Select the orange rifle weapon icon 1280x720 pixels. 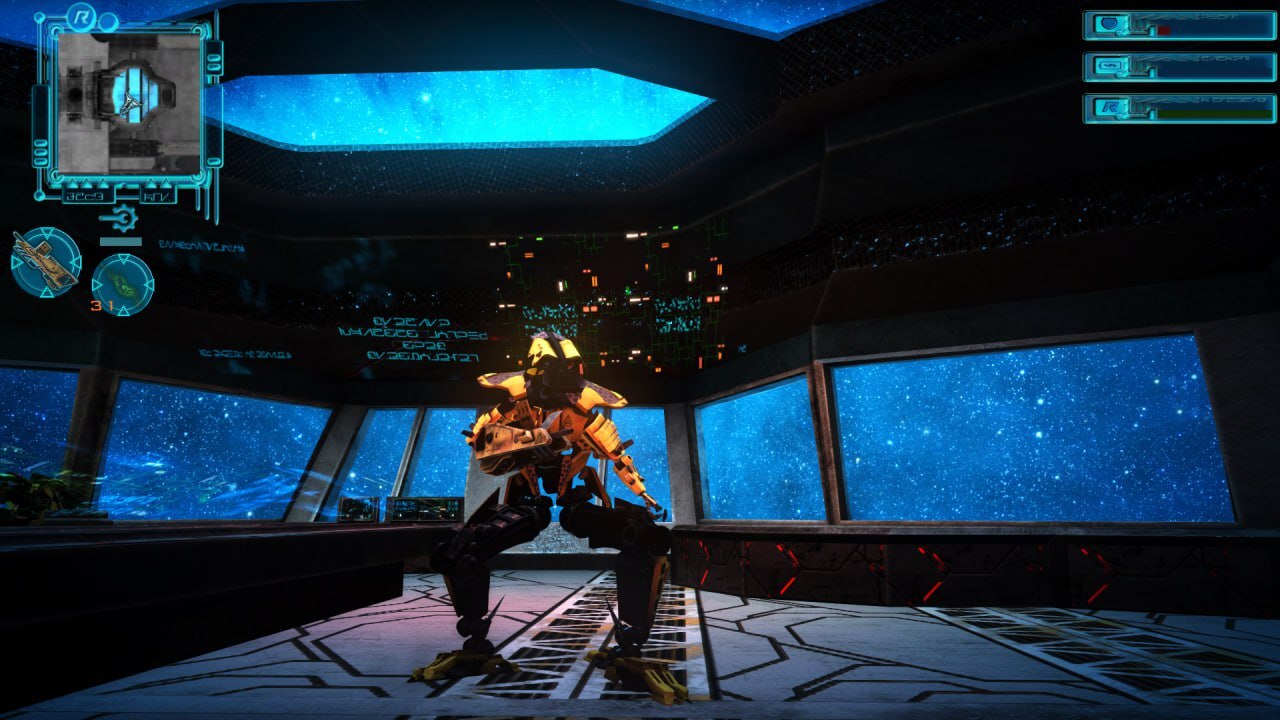pyautogui.click(x=45, y=262)
